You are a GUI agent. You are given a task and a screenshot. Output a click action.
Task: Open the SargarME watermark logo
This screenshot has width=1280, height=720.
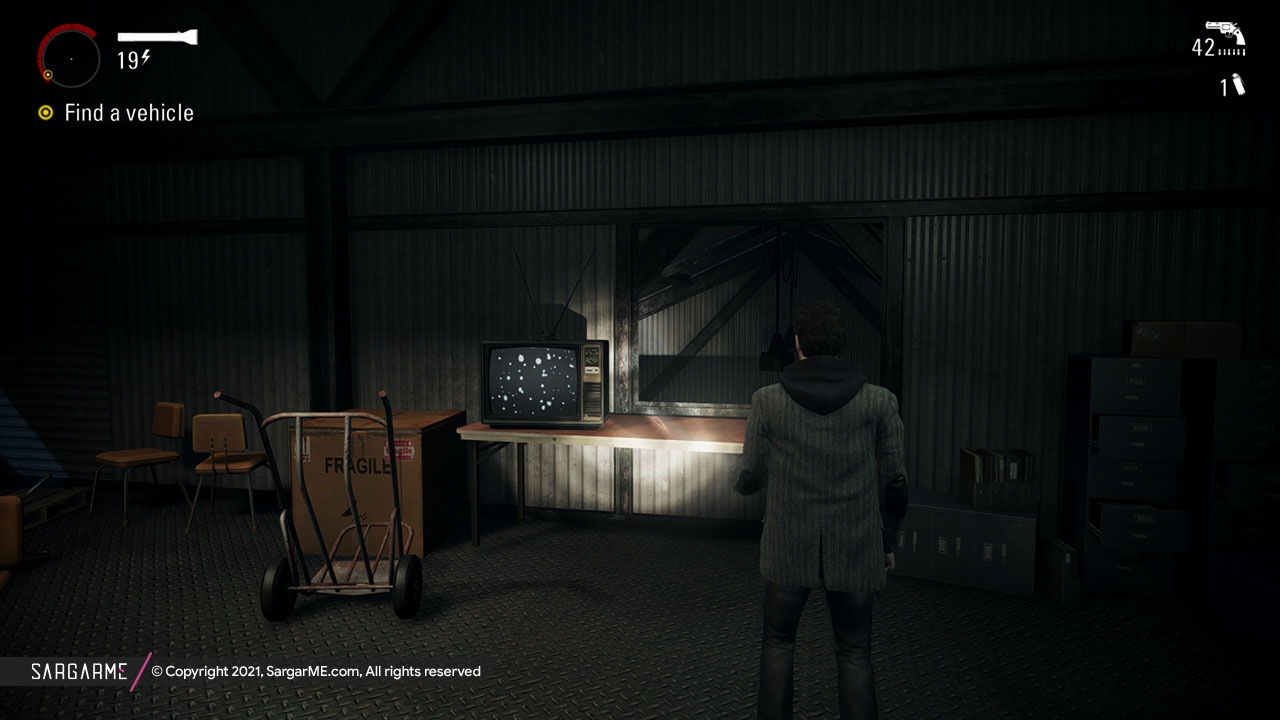click(x=78, y=671)
